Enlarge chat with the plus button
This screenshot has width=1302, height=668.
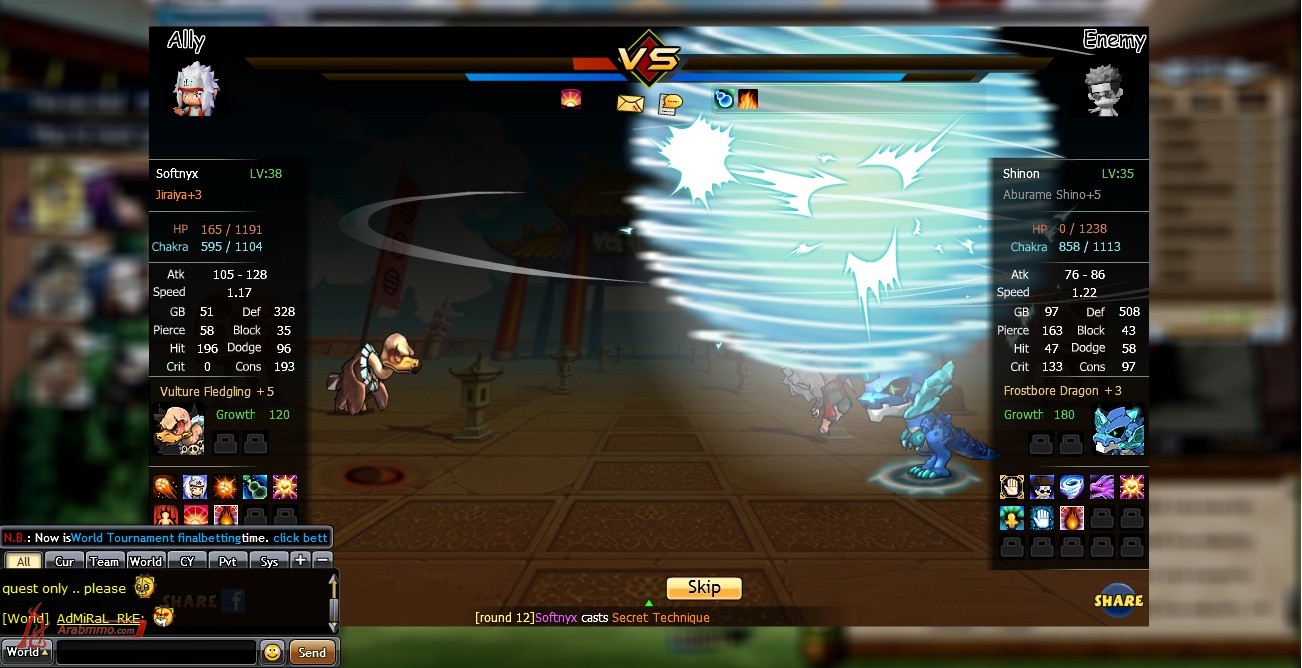tap(301, 561)
